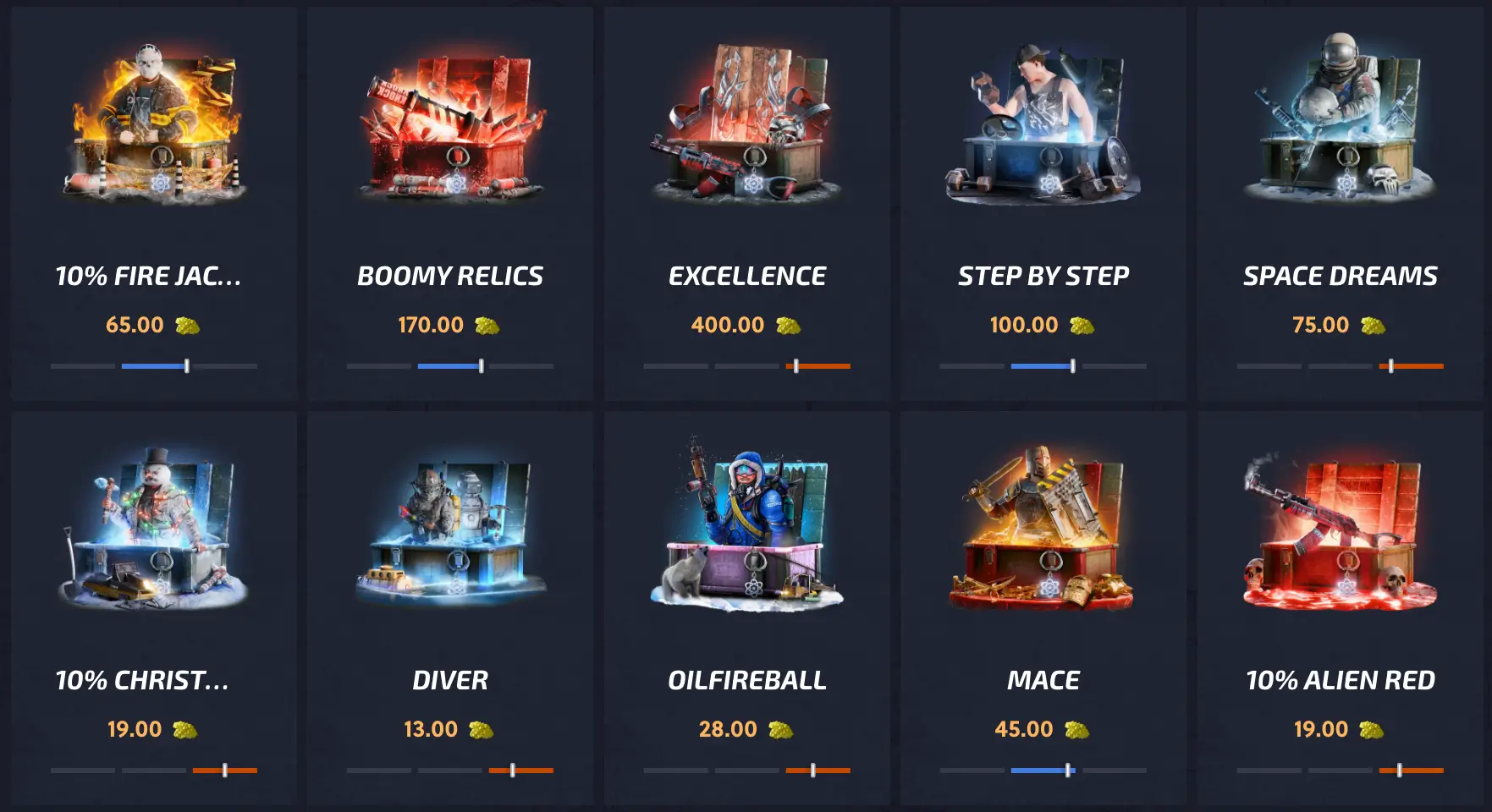Click the slider handle under DIVER

pyautogui.click(x=514, y=771)
